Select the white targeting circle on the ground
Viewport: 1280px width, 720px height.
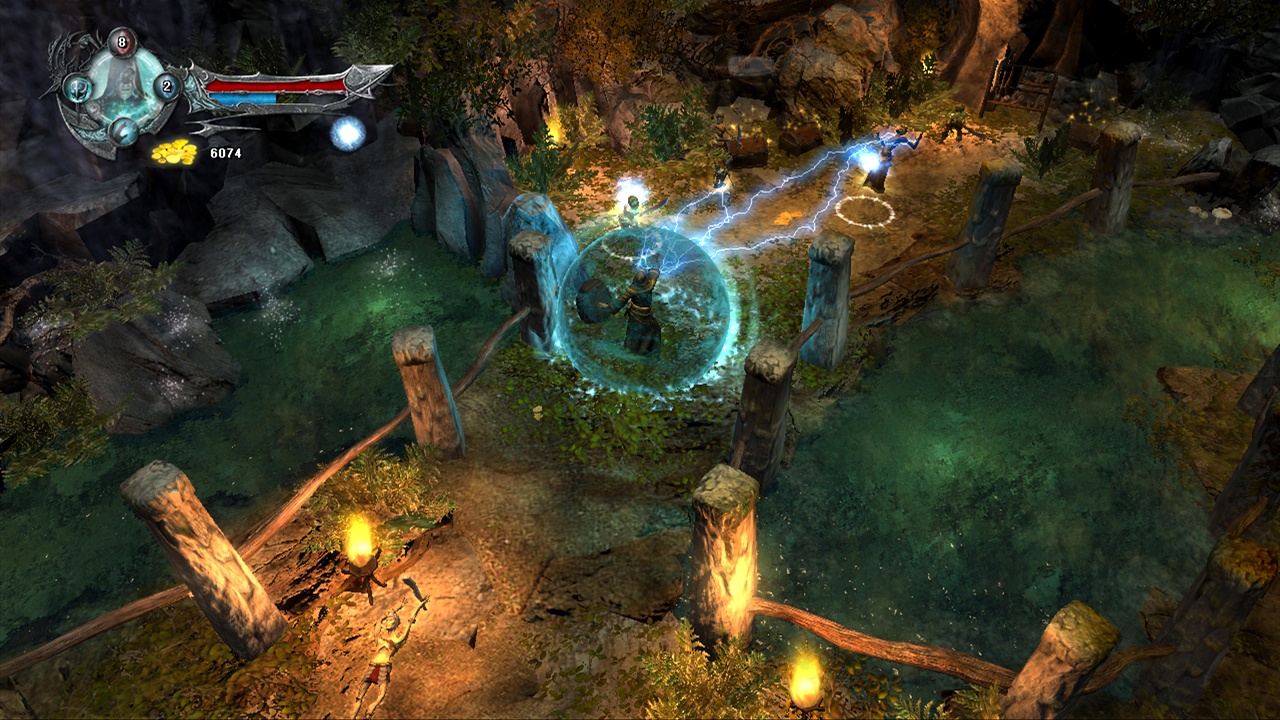click(862, 210)
